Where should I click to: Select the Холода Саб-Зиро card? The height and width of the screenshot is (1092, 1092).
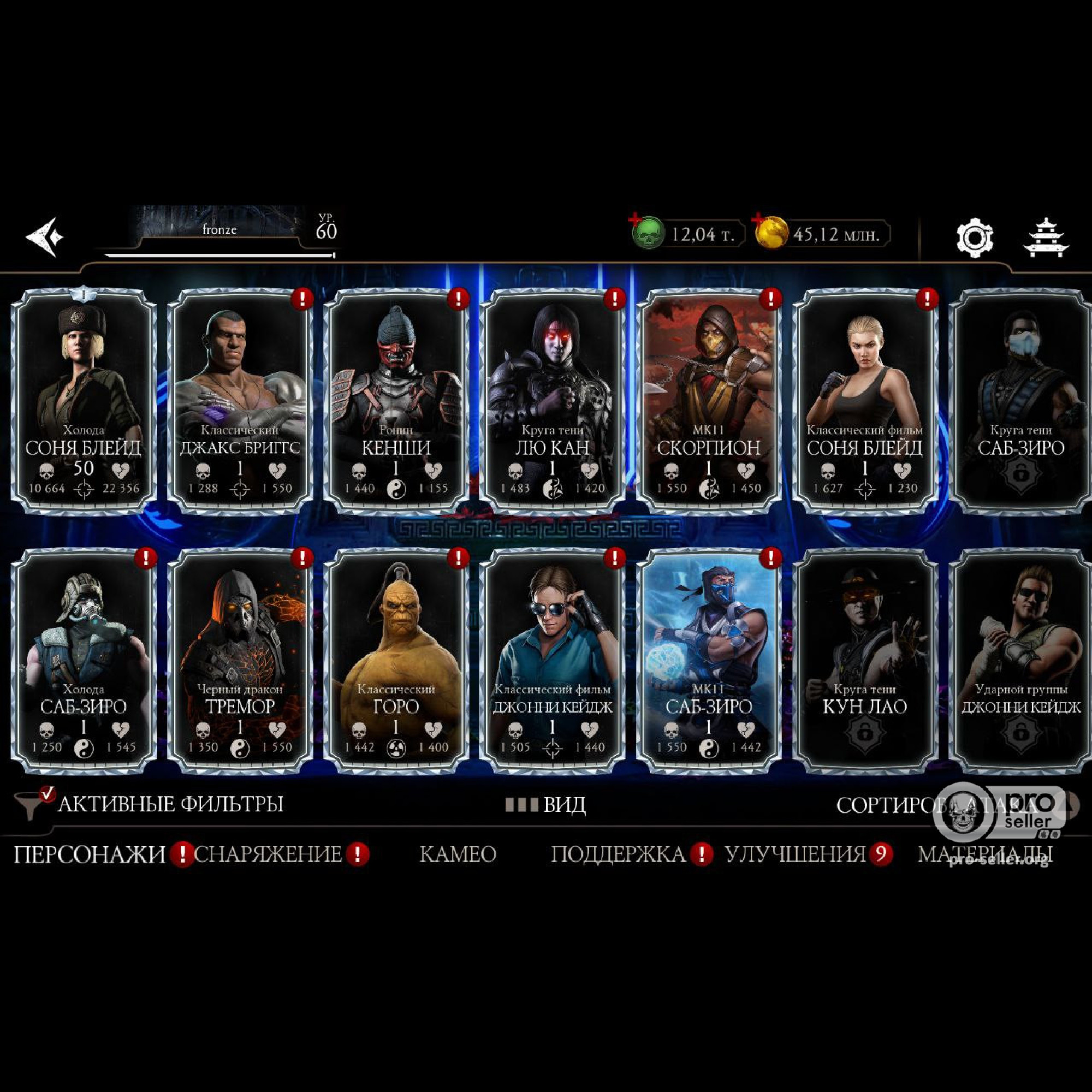click(84, 660)
